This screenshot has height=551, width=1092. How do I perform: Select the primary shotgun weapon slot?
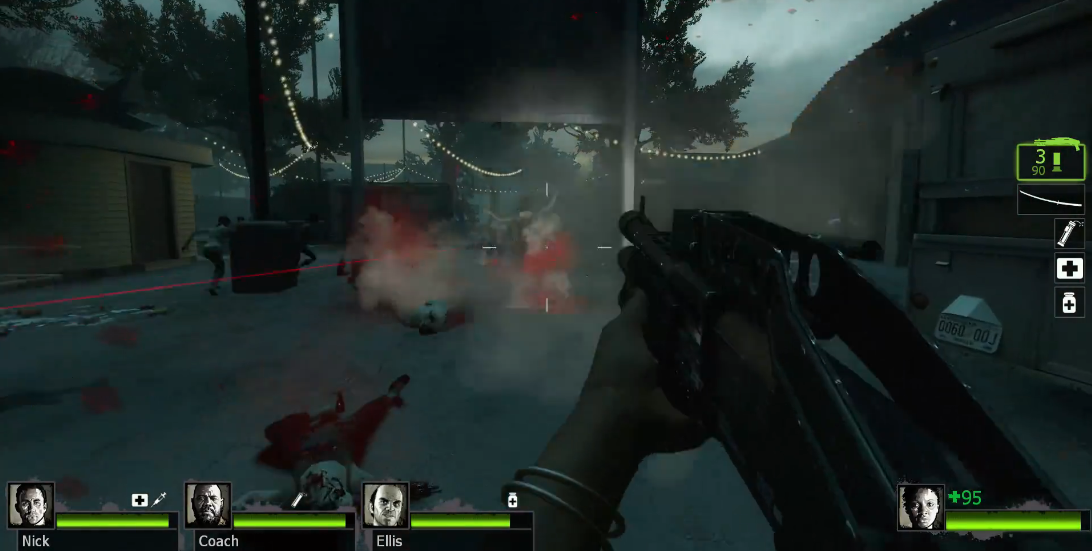point(1050,162)
